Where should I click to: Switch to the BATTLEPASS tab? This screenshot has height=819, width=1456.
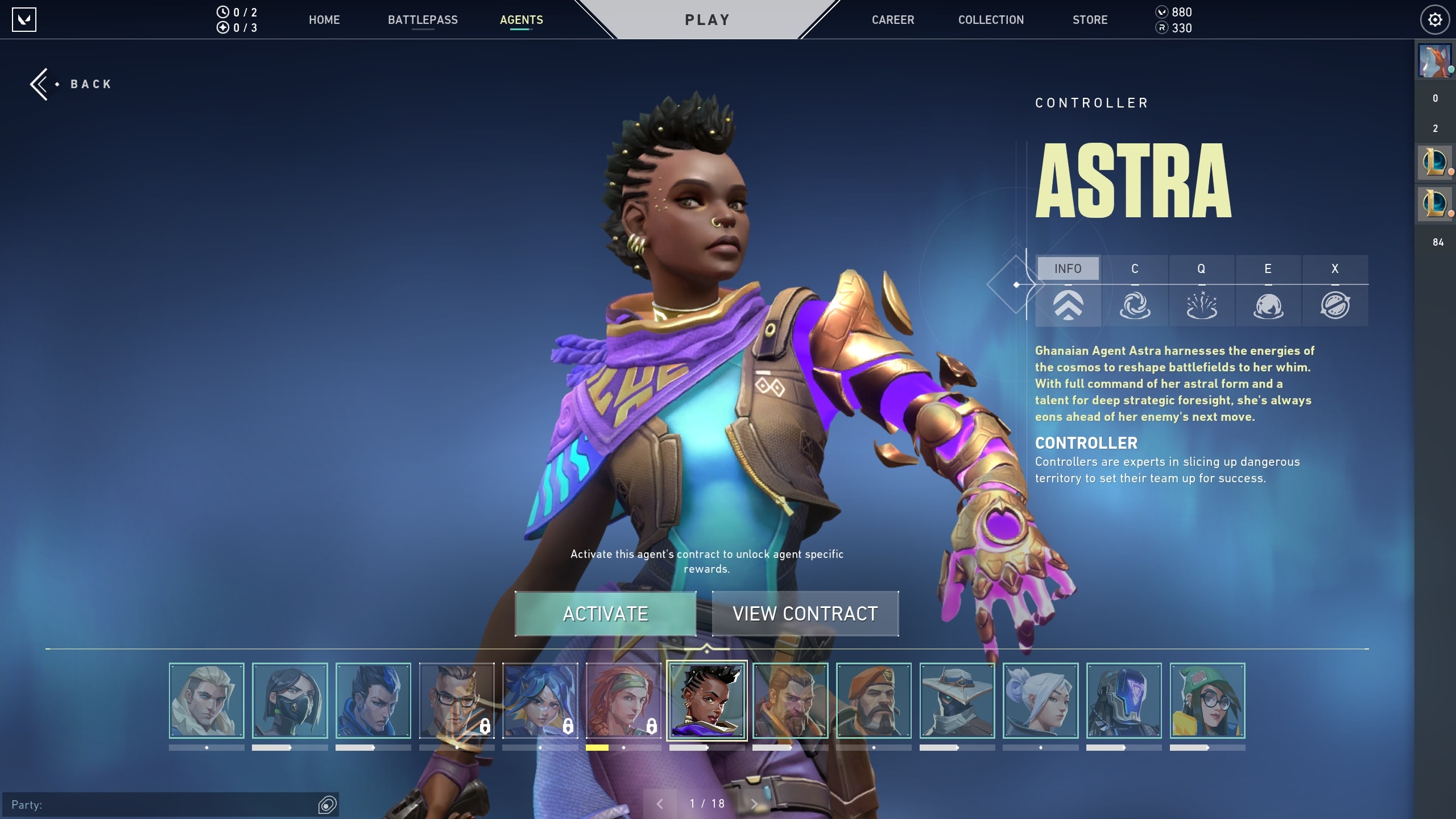(x=423, y=20)
